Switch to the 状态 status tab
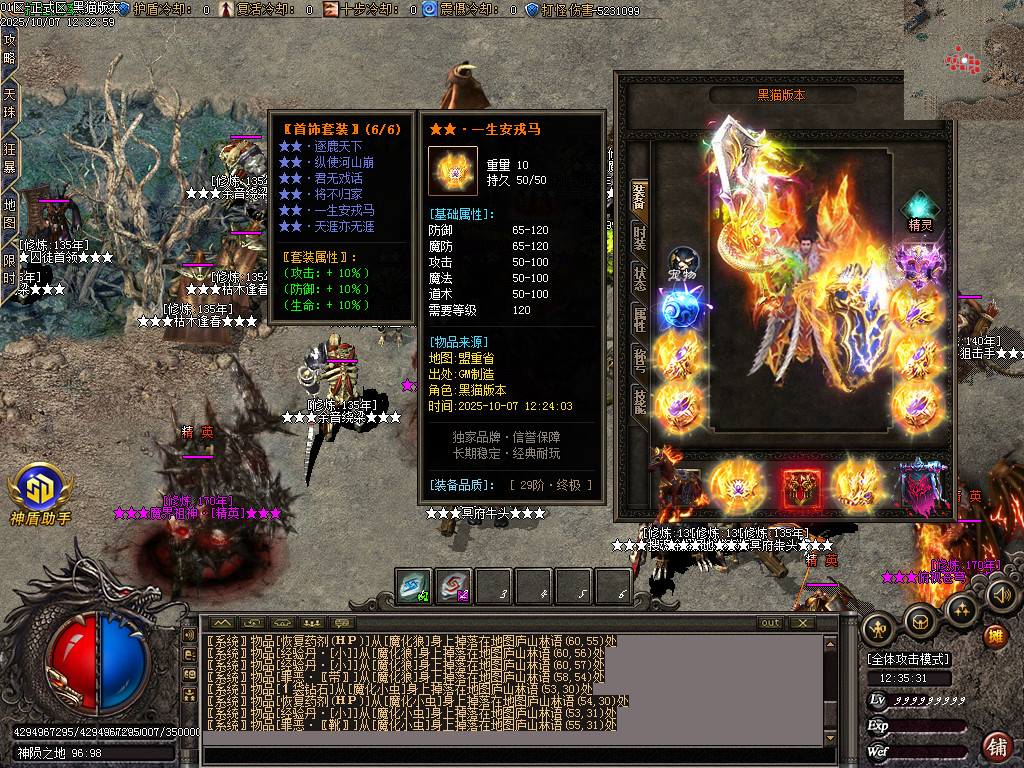The width and height of the screenshot is (1024, 768). click(x=639, y=278)
